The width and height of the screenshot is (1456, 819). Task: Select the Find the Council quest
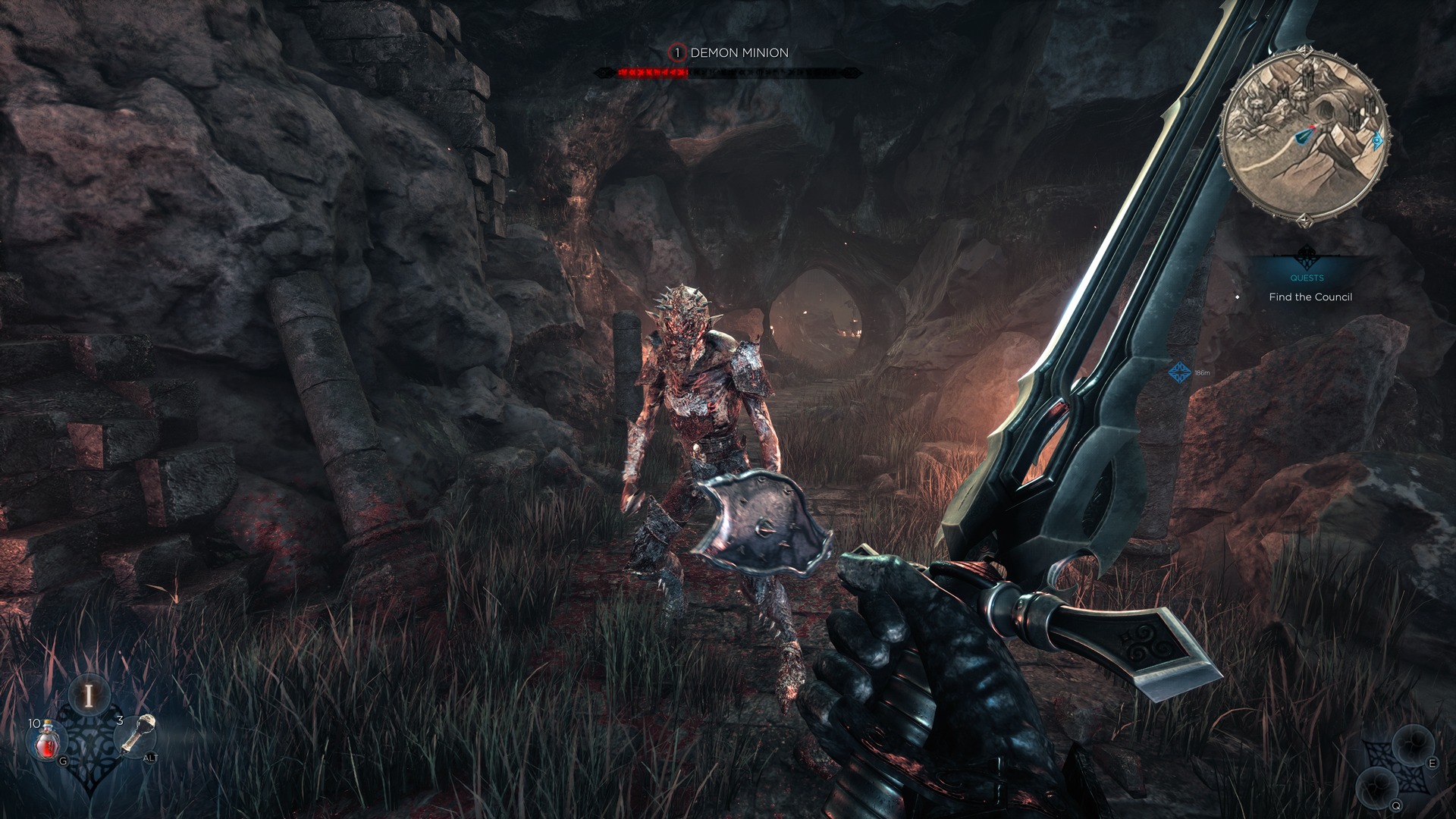pos(1310,297)
